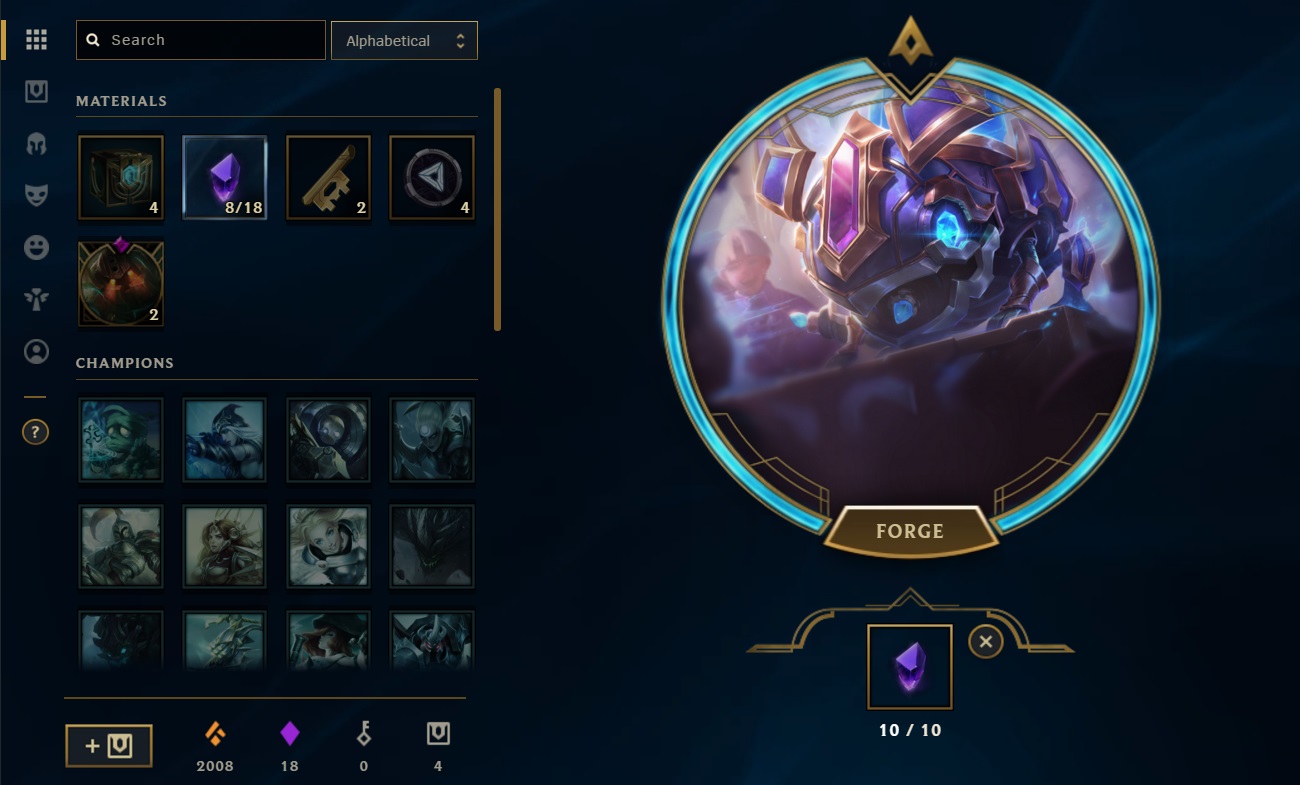Click the mythic essence counter

pos(289,742)
